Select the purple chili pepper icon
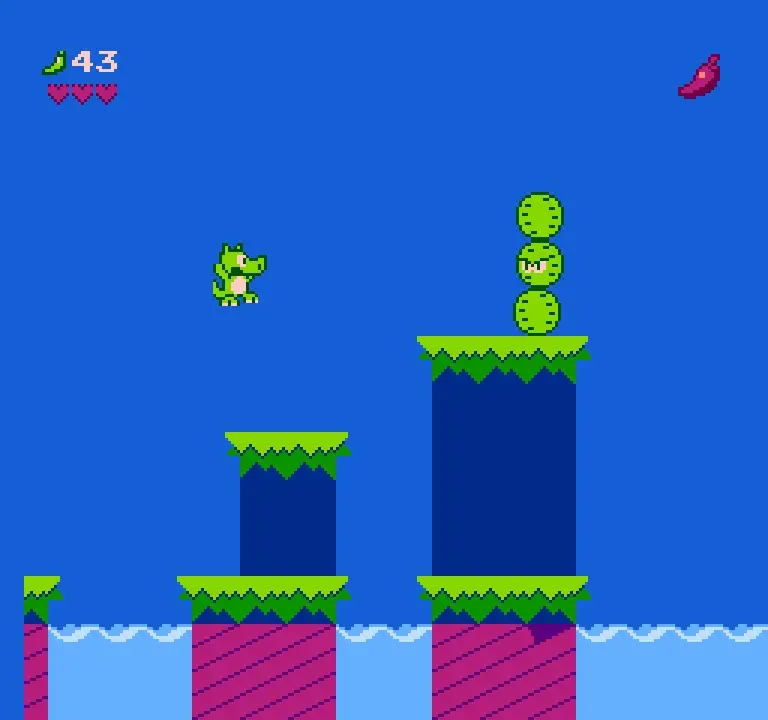The height and width of the screenshot is (720, 768). [699, 77]
